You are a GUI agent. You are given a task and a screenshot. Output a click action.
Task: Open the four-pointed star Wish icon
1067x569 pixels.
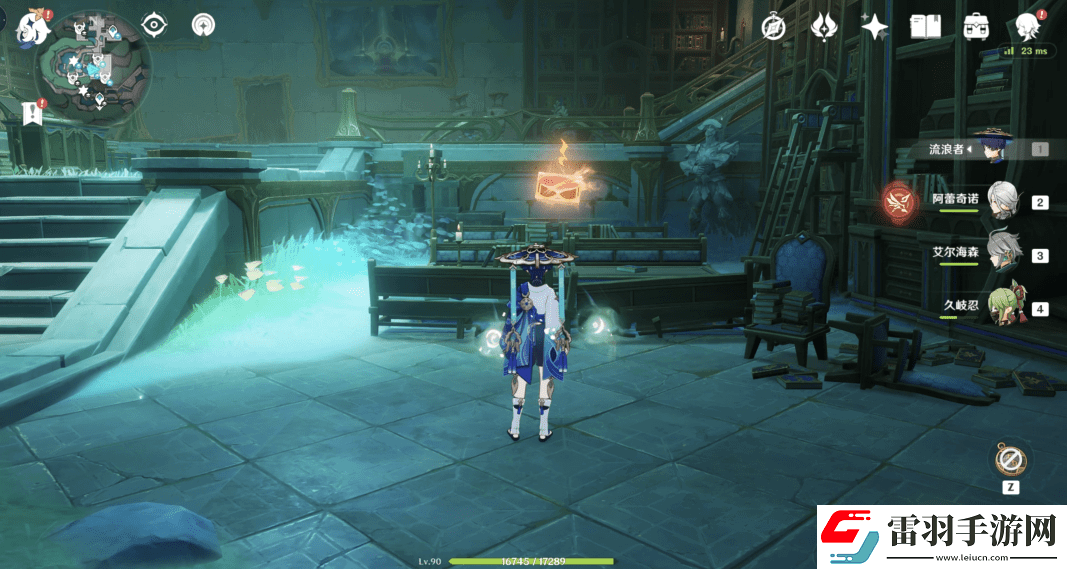click(x=875, y=27)
